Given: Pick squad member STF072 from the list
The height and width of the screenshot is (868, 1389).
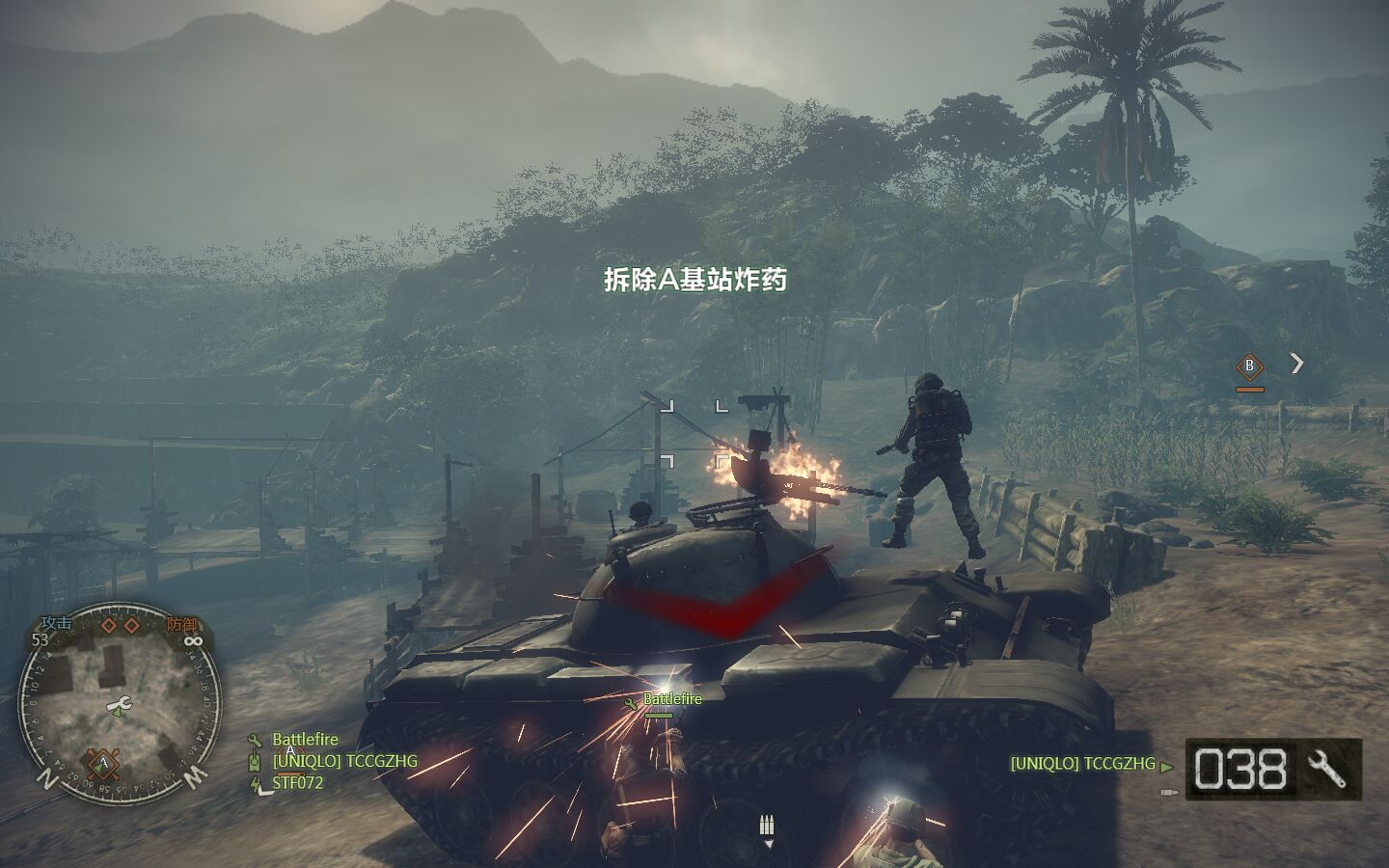Looking at the screenshot, I should pyautogui.click(x=297, y=782).
